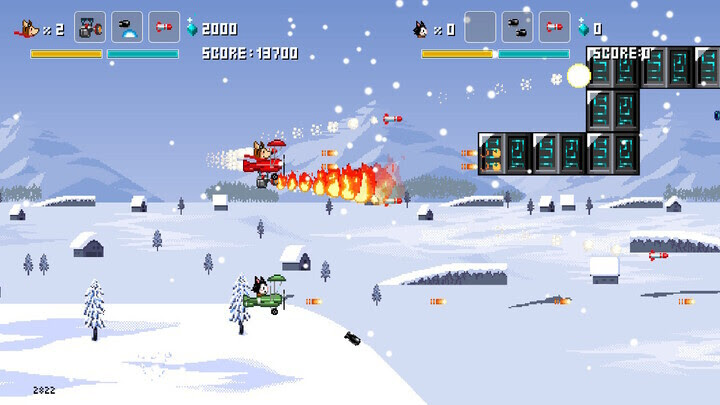Screen dimensions: 720x405
Task: Activate player one's red rocket slot
Action: [164, 27]
